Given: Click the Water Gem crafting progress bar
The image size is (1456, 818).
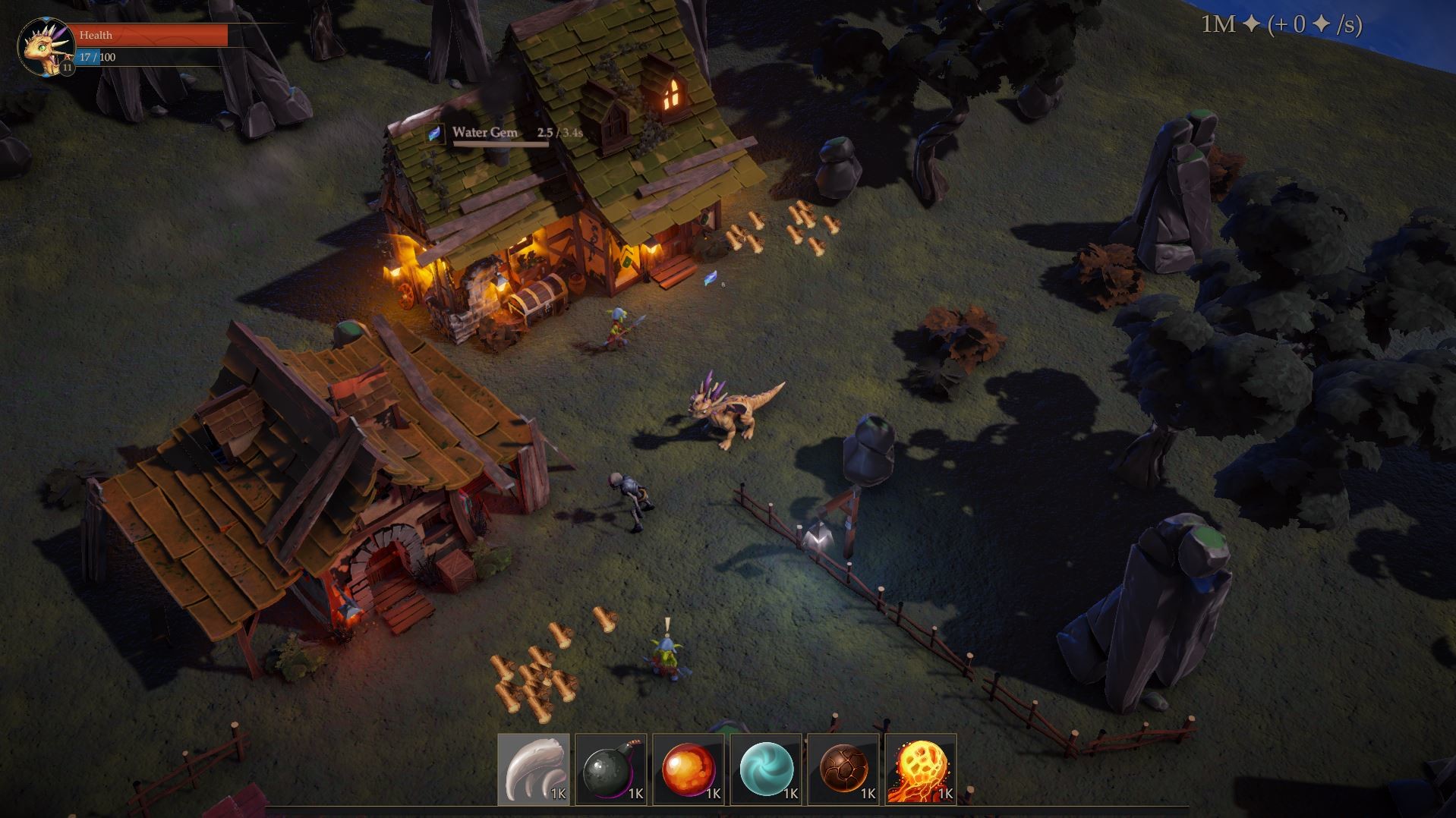Looking at the screenshot, I should [x=501, y=144].
